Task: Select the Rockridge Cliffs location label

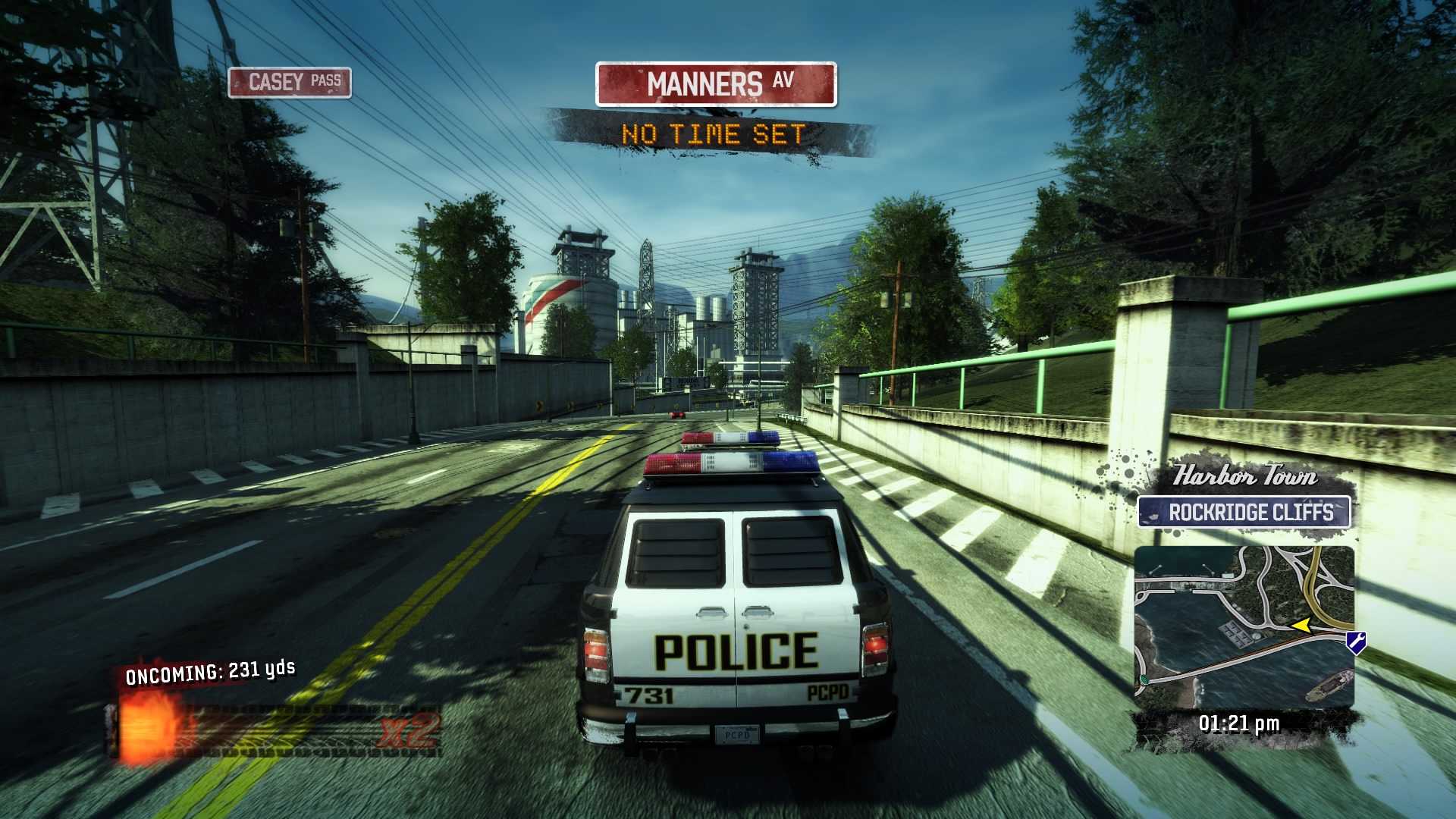Action: click(1244, 512)
